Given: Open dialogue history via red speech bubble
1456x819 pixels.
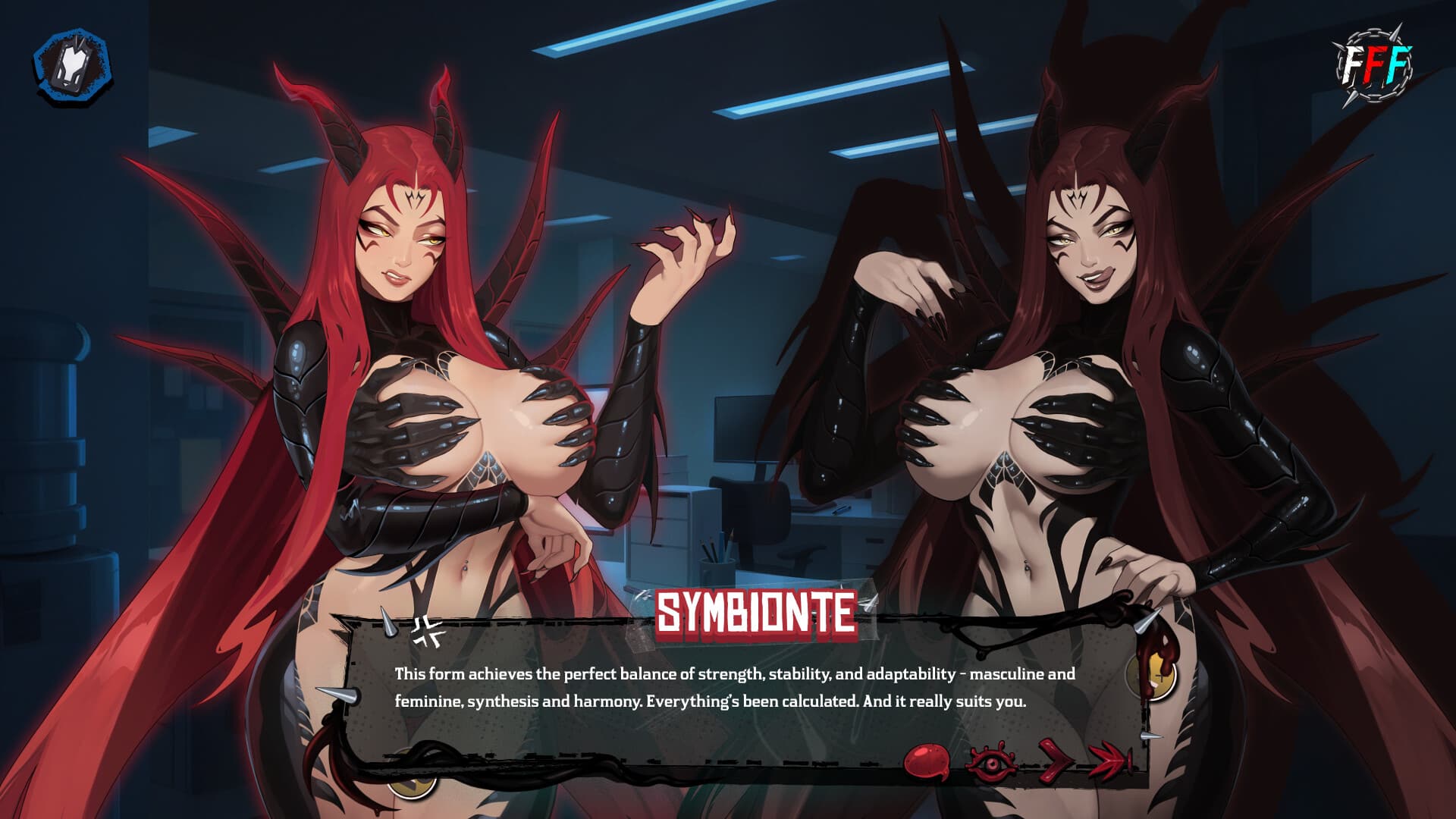Looking at the screenshot, I should (927, 761).
